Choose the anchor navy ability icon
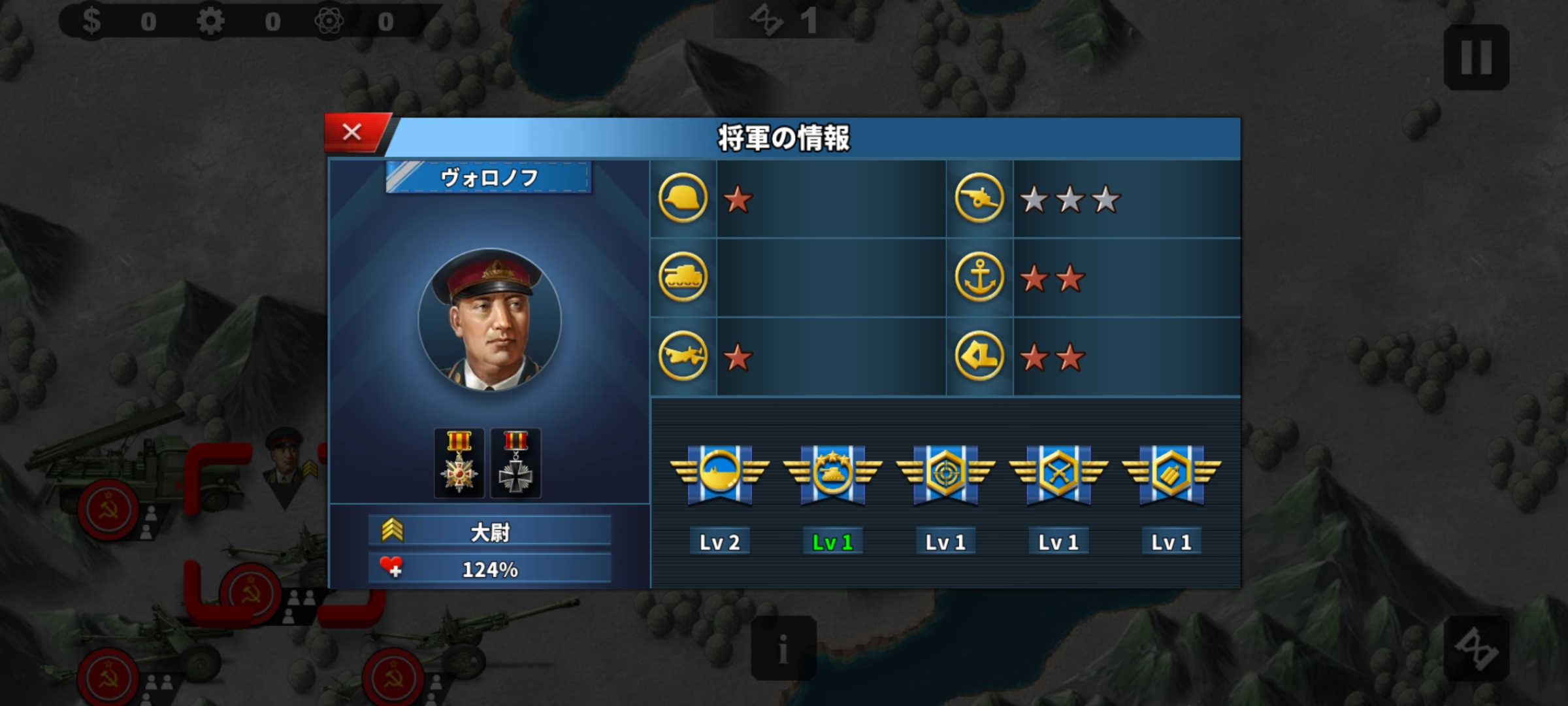Screen dimensions: 1568x706 (x=979, y=277)
